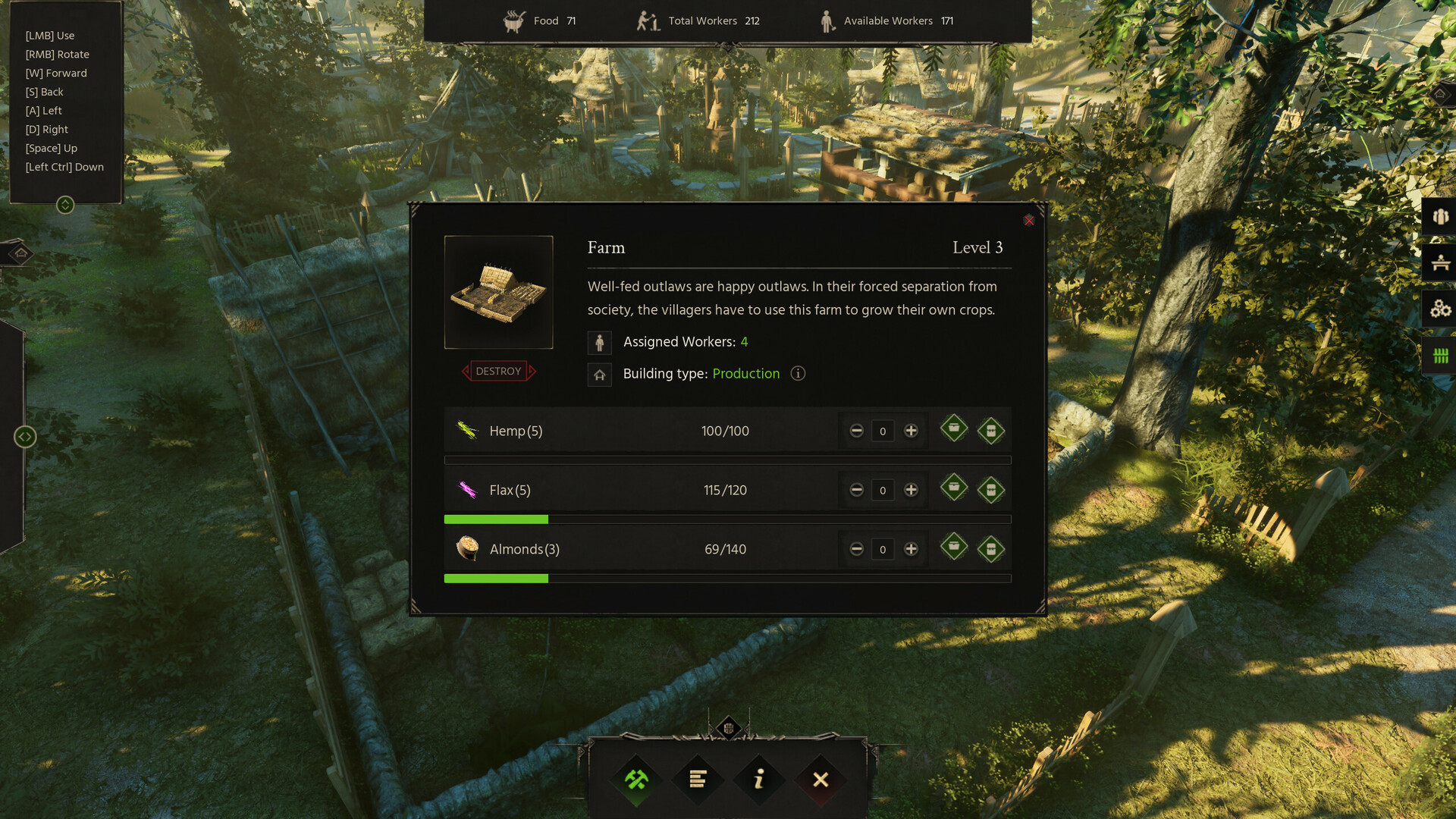Image resolution: width=1456 pixels, height=819 pixels.
Task: Open the info tab on the bottom toolbar
Action: point(759,779)
